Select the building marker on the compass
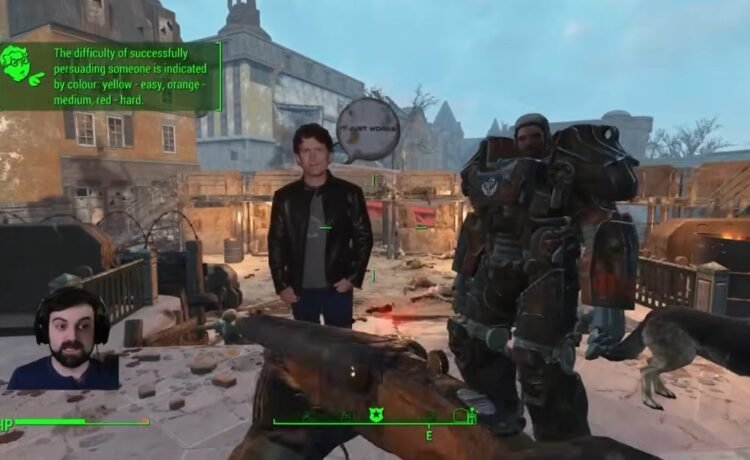This screenshot has width=750, height=460. click(x=460, y=414)
